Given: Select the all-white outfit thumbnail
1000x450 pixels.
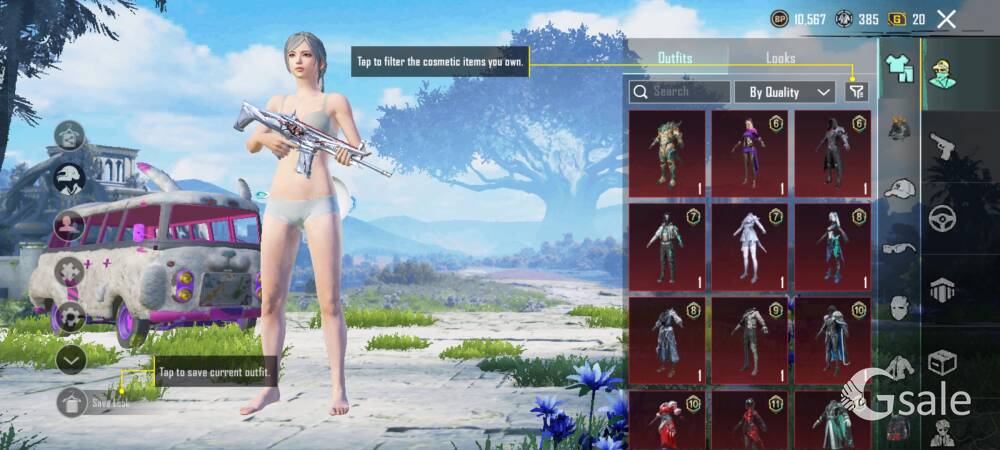Looking at the screenshot, I should coord(750,246).
